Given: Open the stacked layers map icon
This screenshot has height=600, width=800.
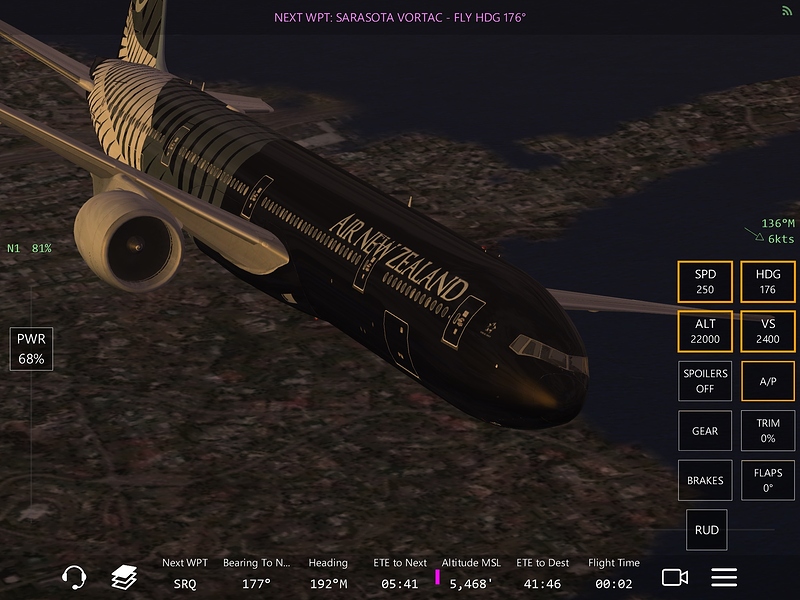Looking at the screenshot, I should (124, 577).
